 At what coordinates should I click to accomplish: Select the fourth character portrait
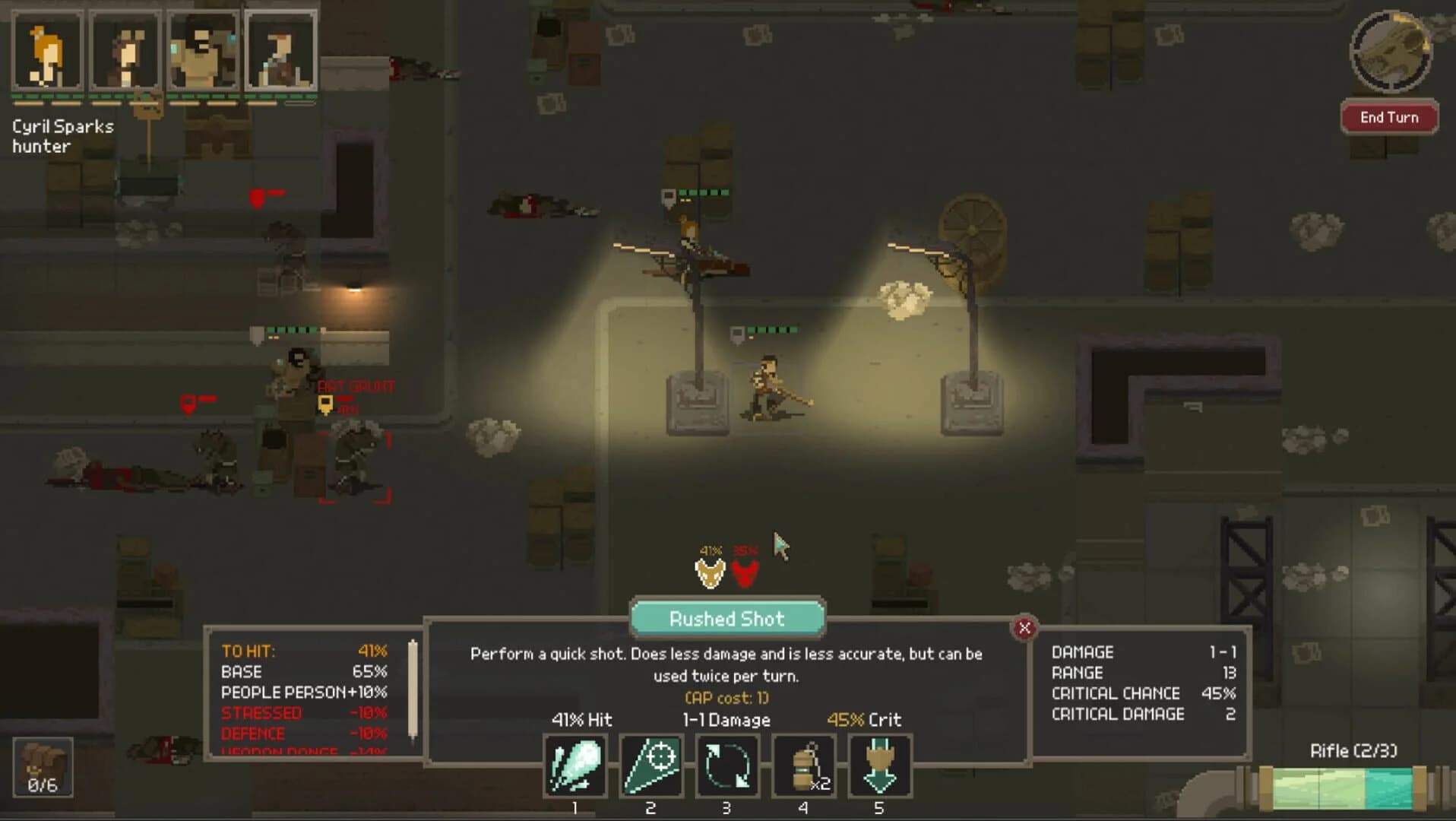click(282, 52)
